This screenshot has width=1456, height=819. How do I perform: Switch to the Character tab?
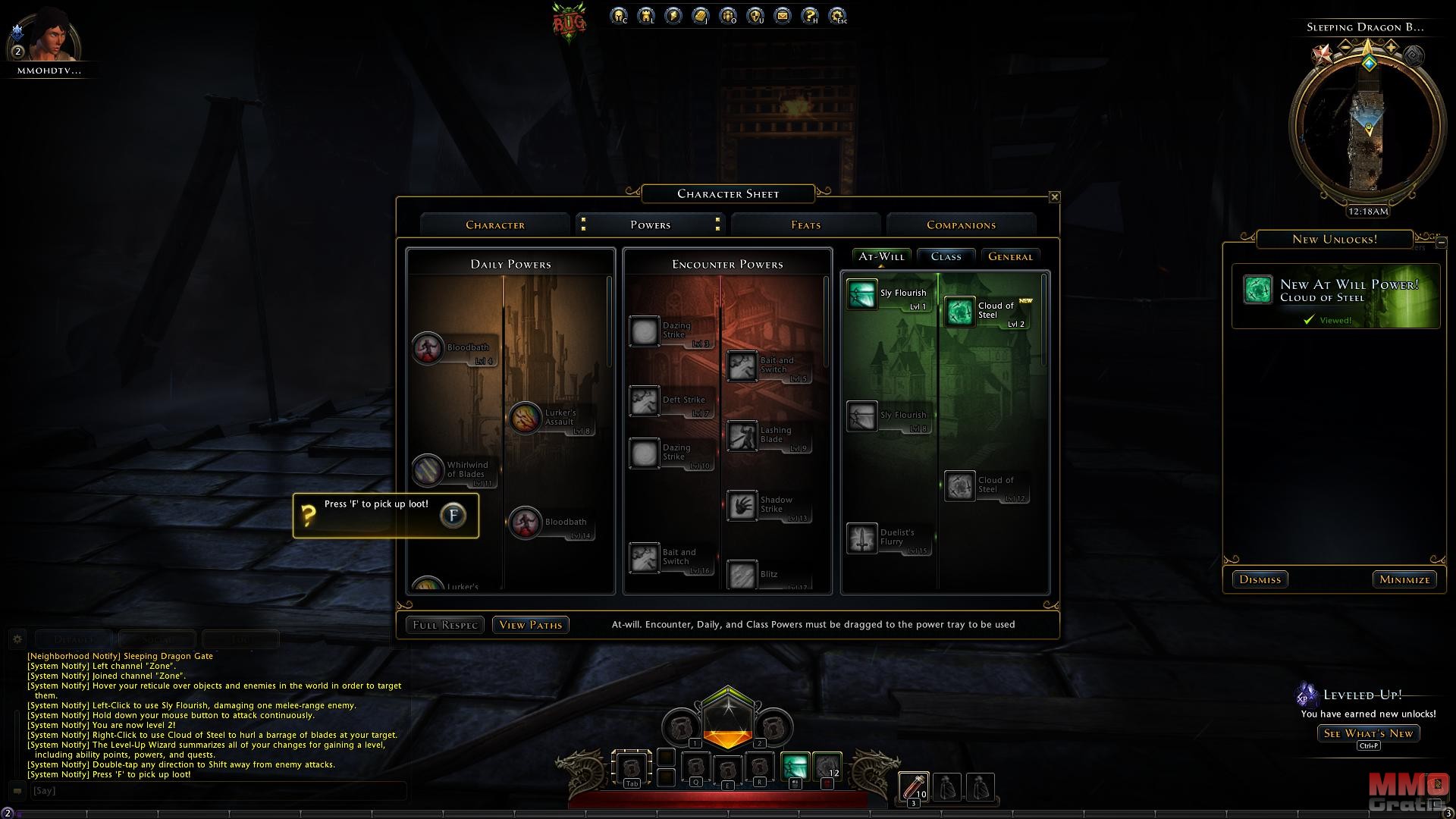[495, 225]
